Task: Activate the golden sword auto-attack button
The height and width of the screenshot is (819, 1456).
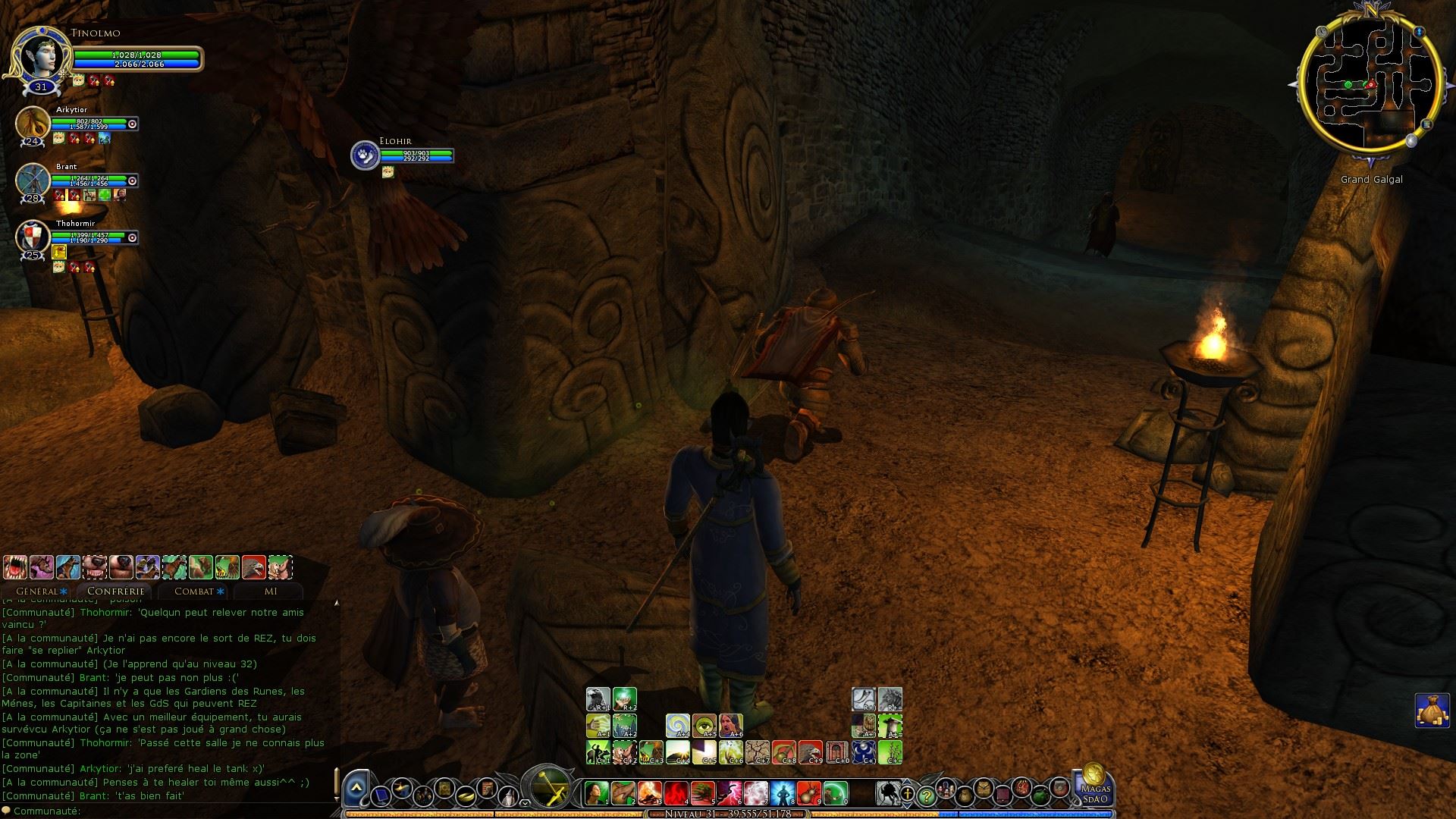Action: point(548,789)
